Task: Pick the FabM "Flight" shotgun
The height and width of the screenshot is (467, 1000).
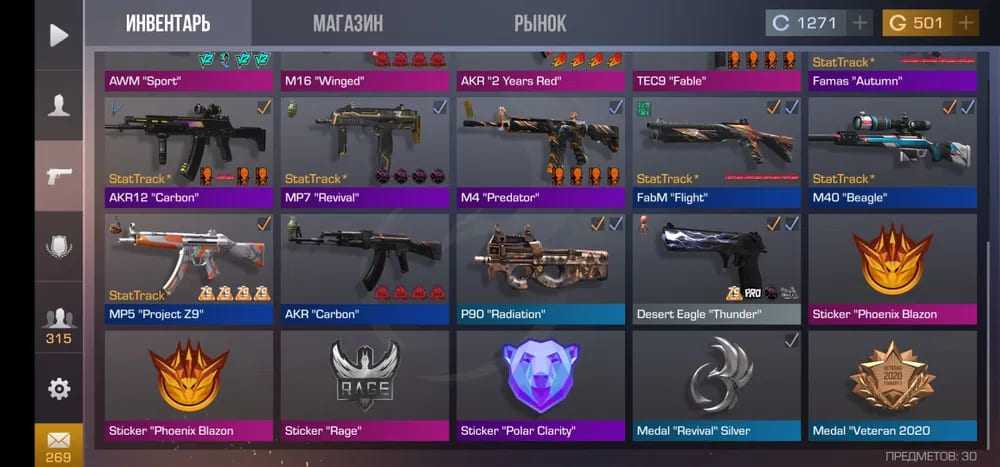Action: [717, 150]
